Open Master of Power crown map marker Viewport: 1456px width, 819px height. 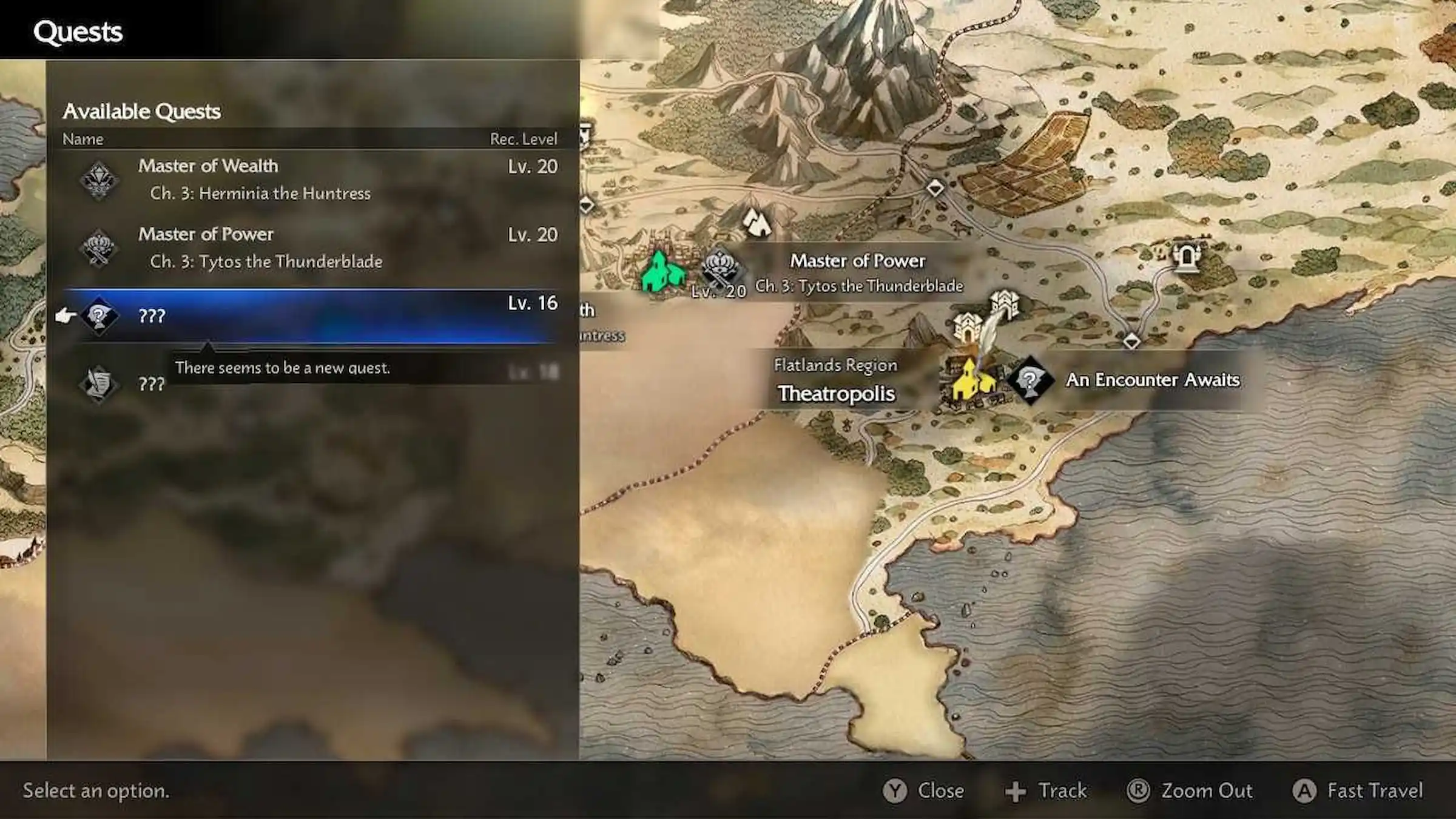[x=721, y=267]
